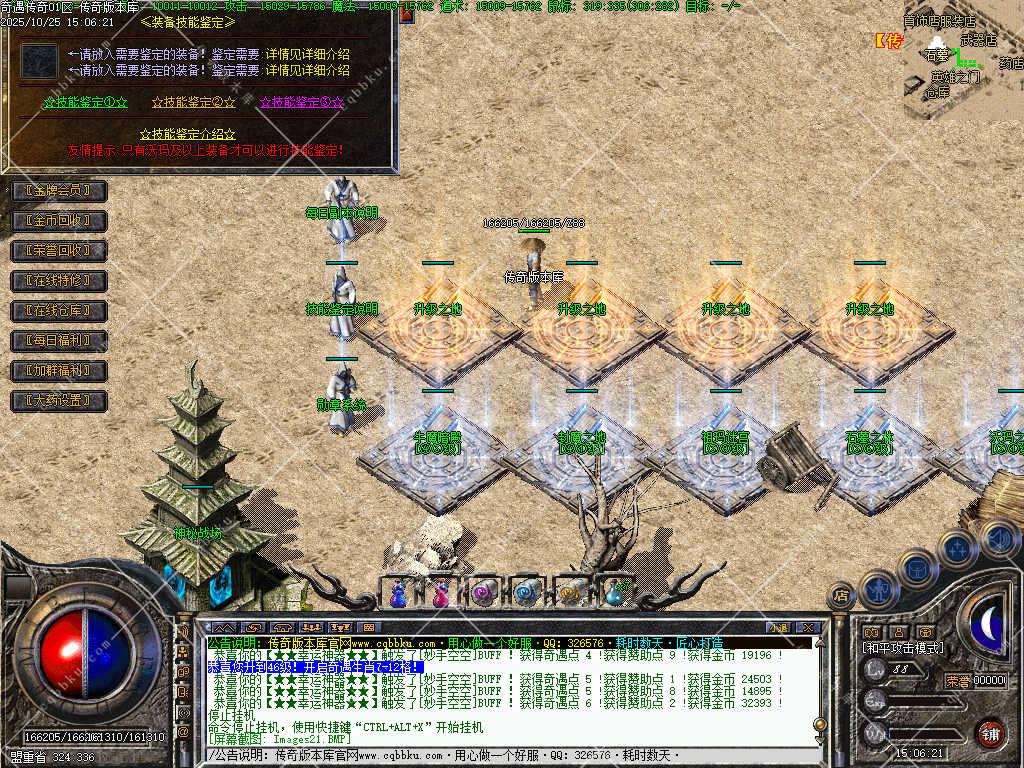Click the empty equipment appraisal slot
This screenshot has width=1024, height=768.
pyautogui.click(x=39, y=62)
